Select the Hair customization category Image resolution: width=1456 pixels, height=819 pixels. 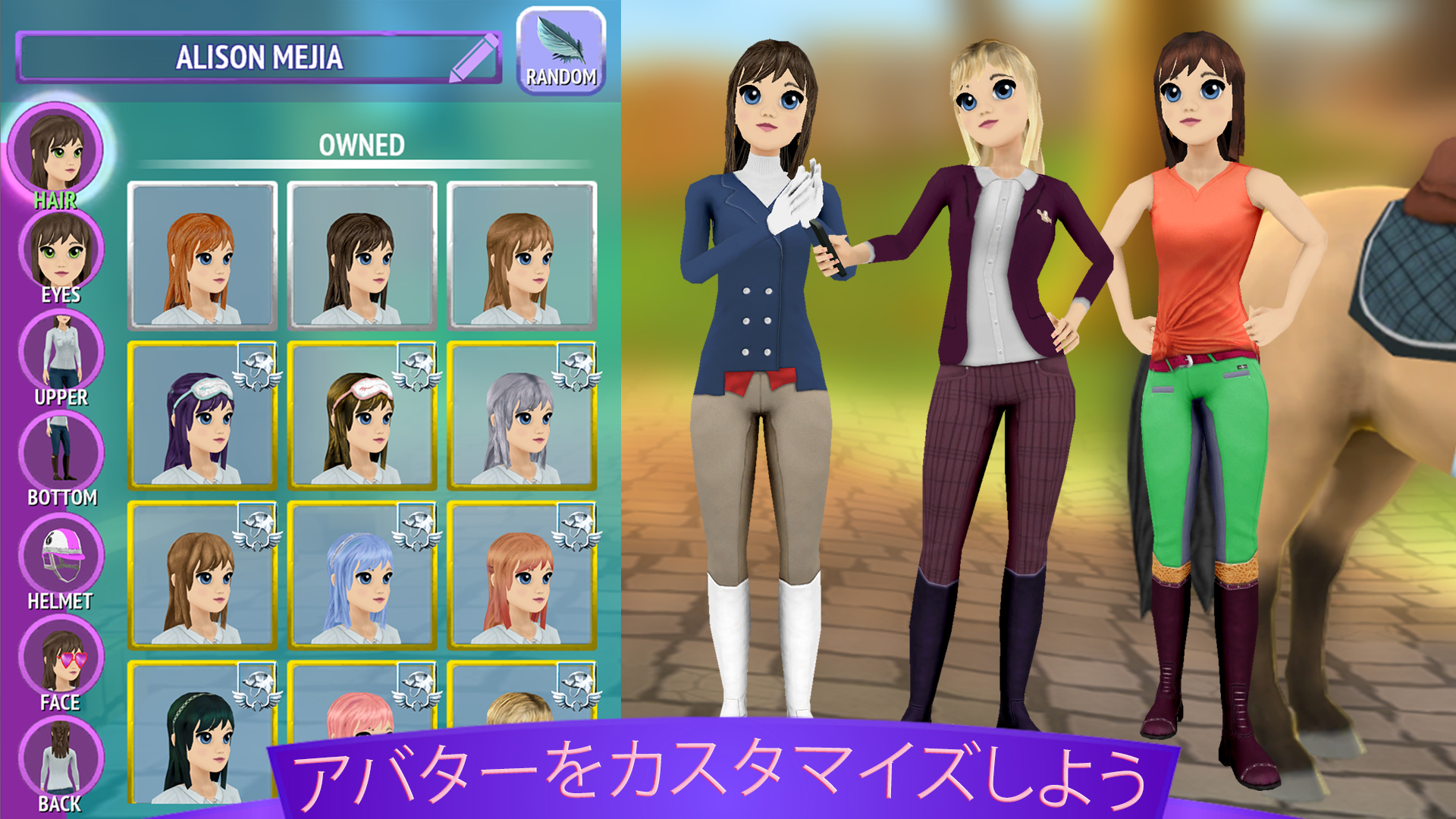[57, 144]
